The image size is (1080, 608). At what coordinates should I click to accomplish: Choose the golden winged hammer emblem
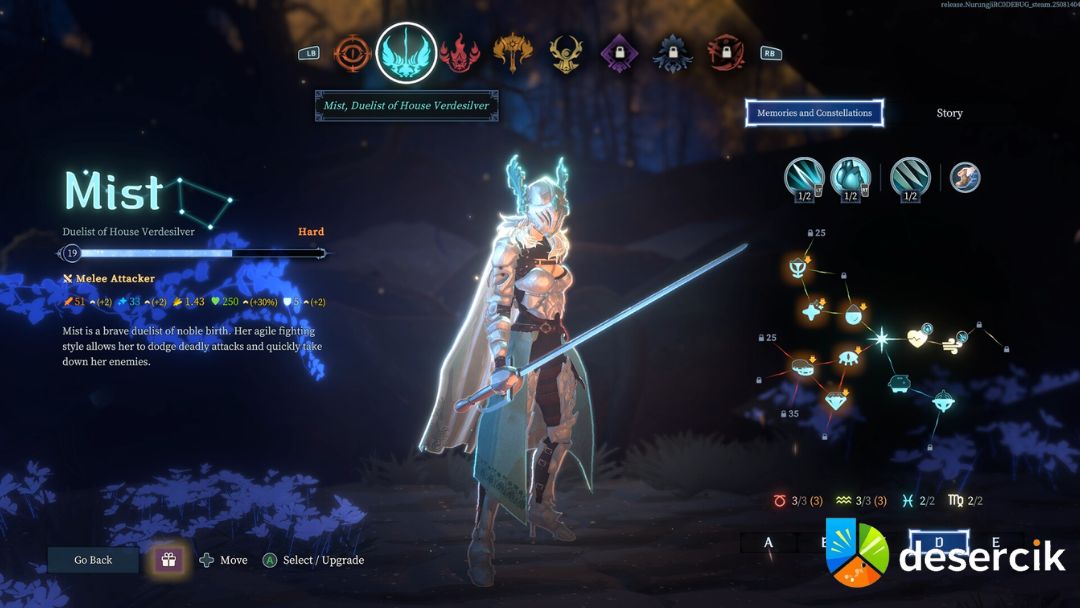[x=512, y=53]
